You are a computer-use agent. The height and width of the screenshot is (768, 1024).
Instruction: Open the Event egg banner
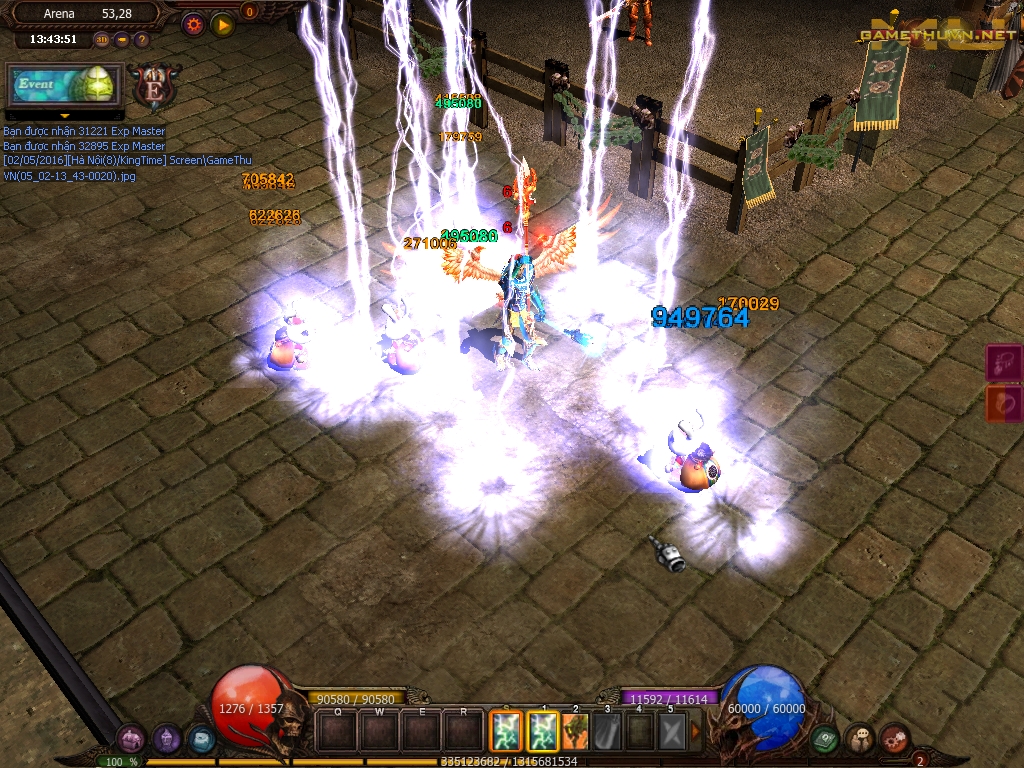[x=65, y=85]
